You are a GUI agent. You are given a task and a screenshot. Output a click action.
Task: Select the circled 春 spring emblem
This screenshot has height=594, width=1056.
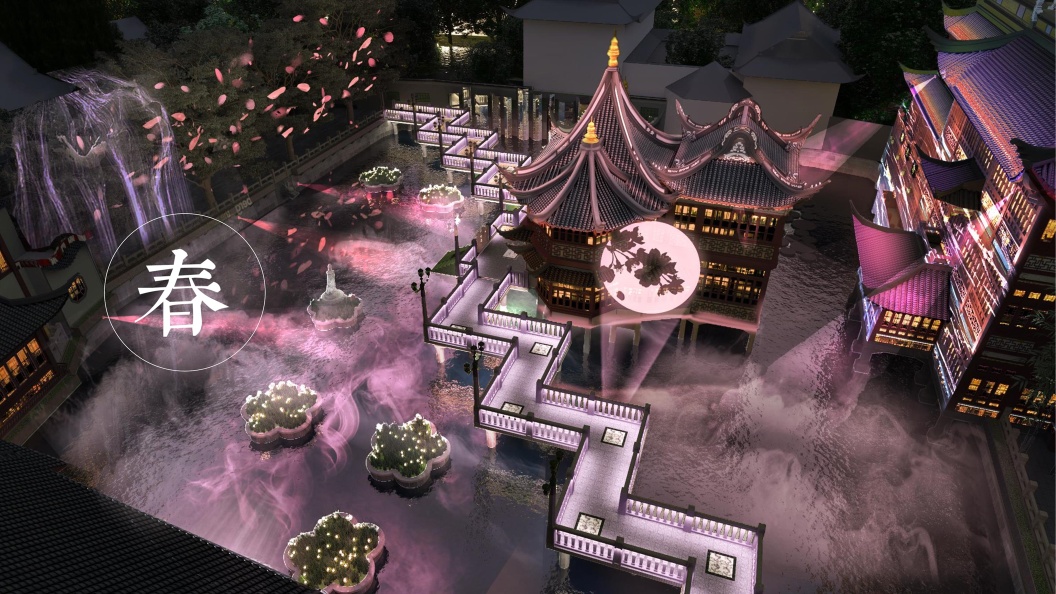[184, 292]
